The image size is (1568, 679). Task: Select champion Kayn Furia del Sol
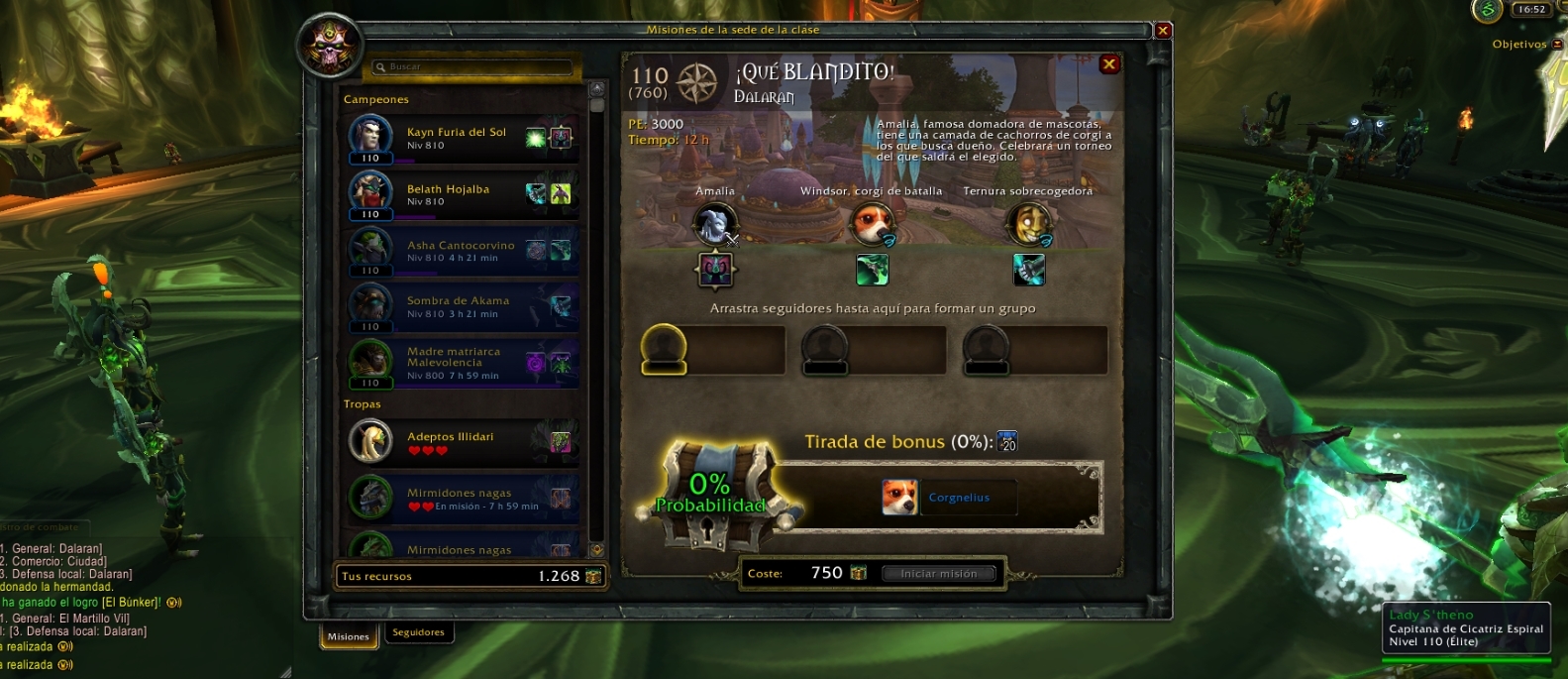point(462,138)
